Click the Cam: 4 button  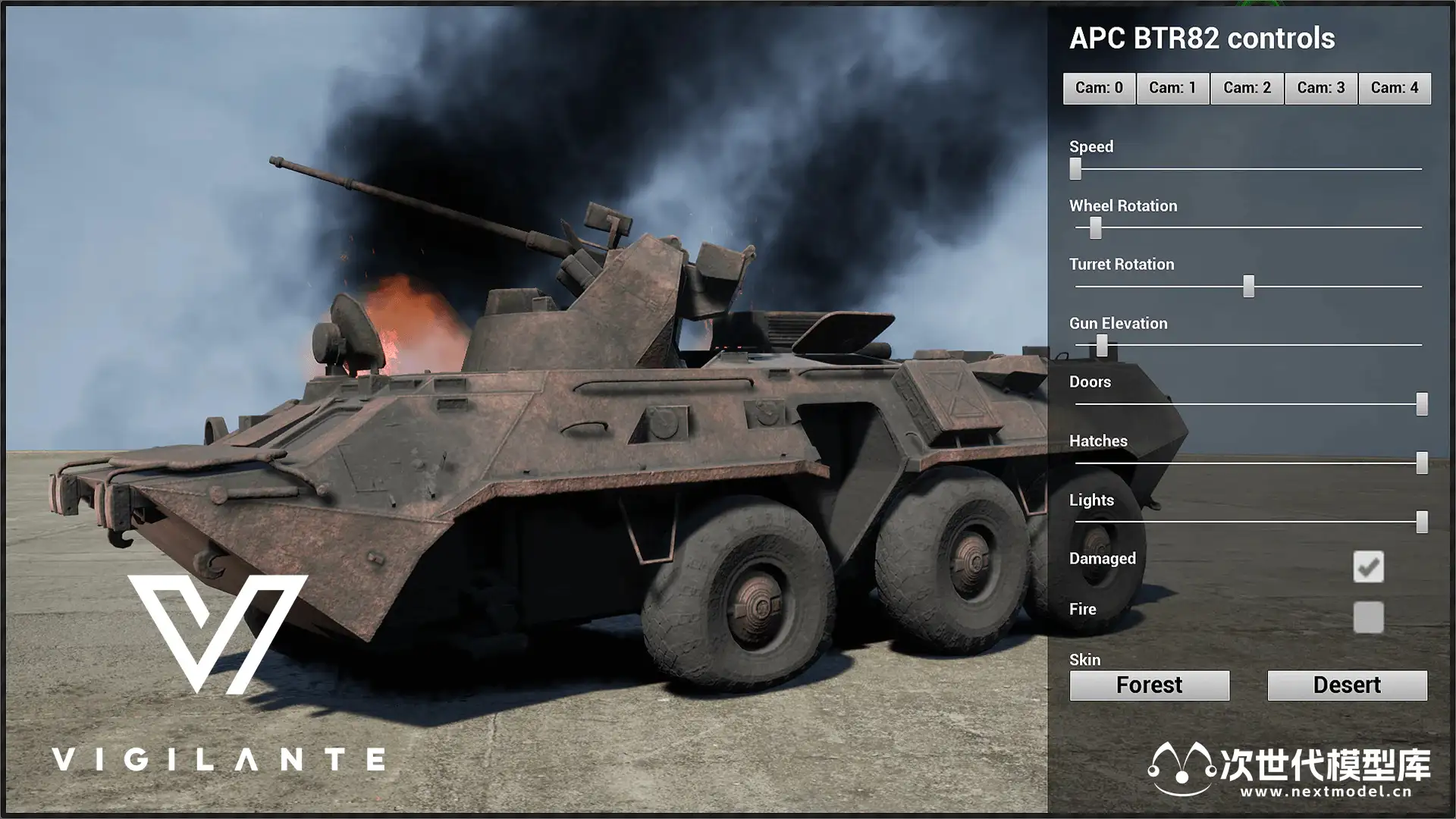point(1394,88)
